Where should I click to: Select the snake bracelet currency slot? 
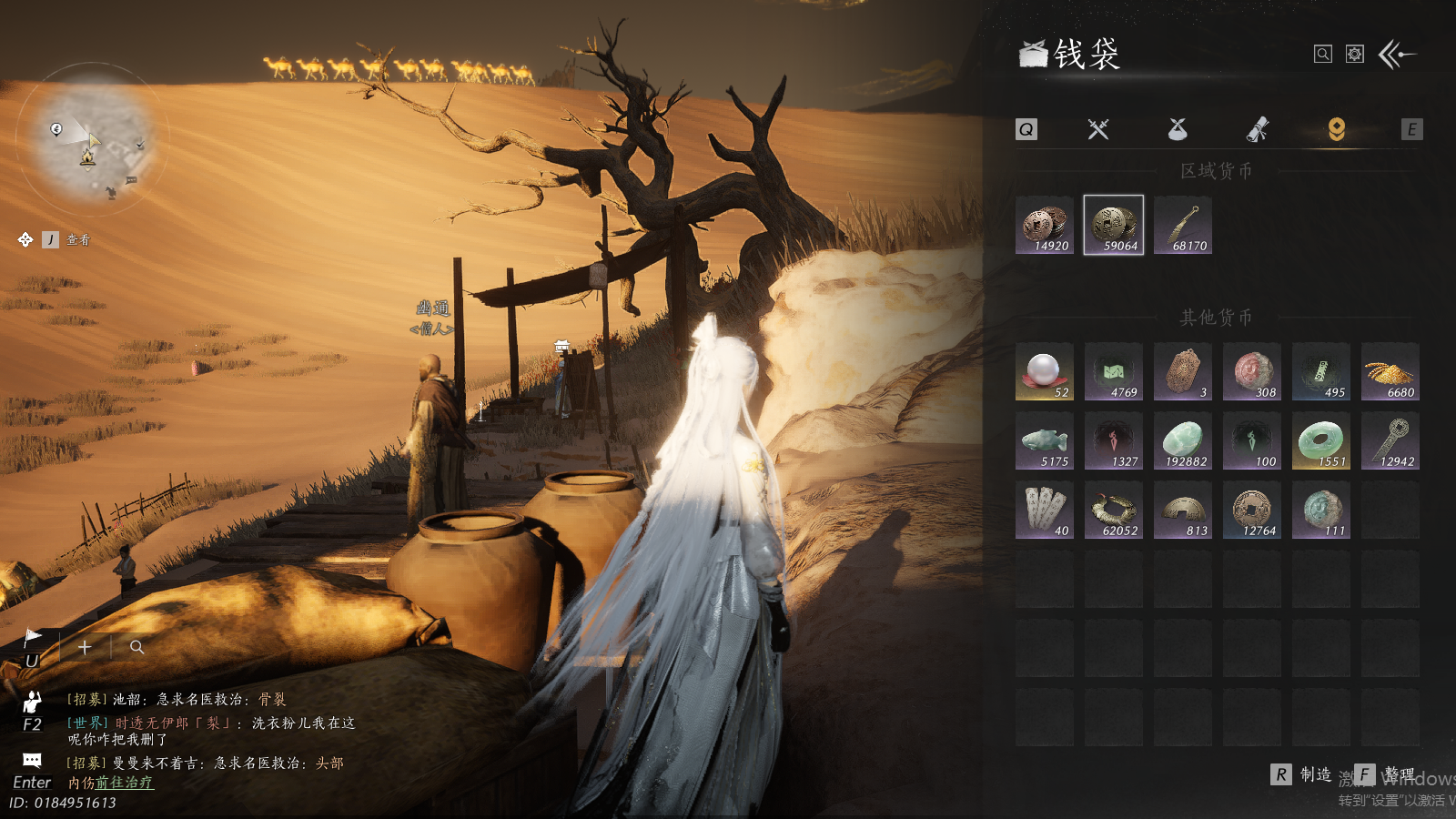click(x=1114, y=510)
